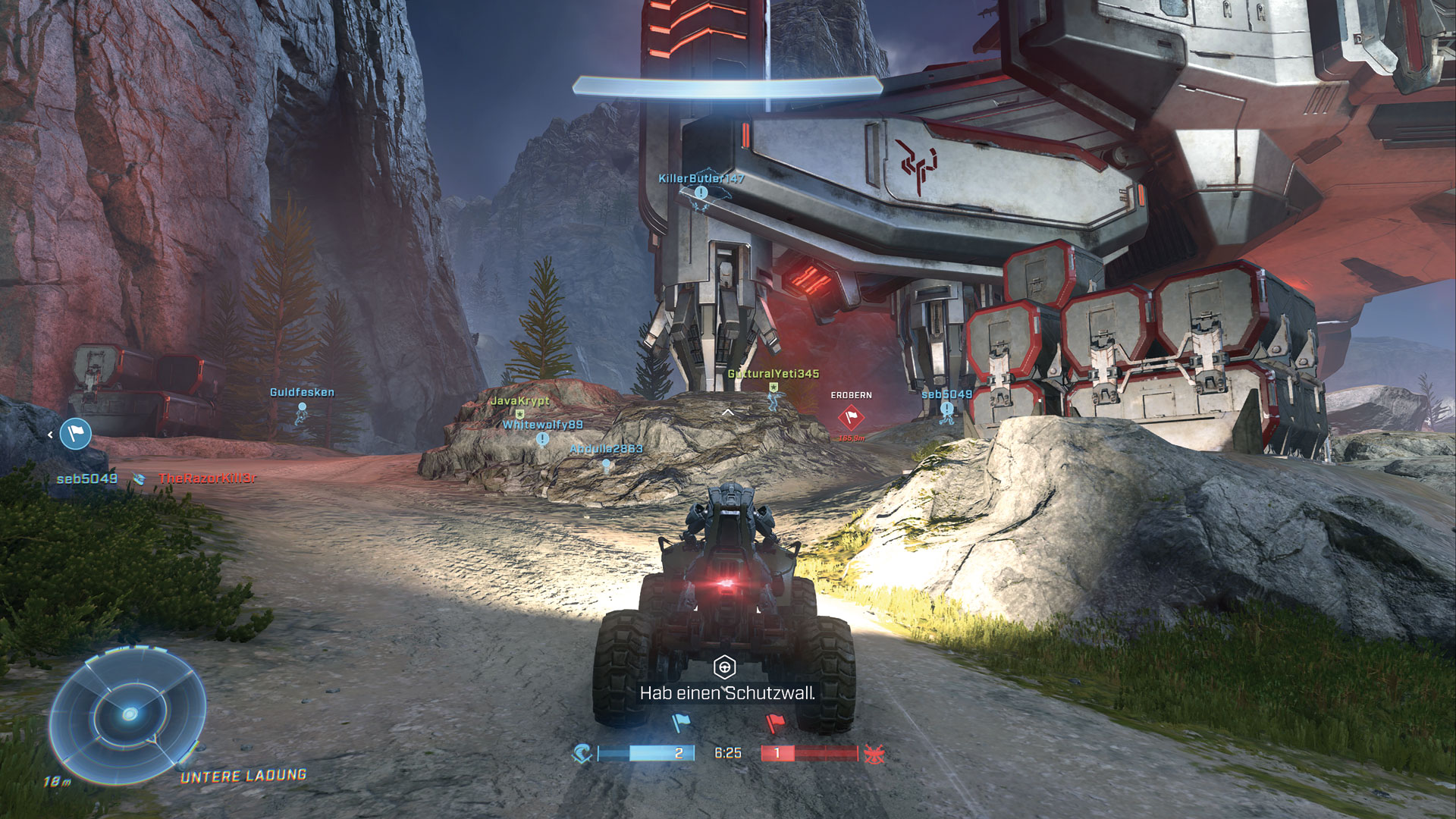
Task: Select teammate marker Guldfesken
Action: (302, 407)
